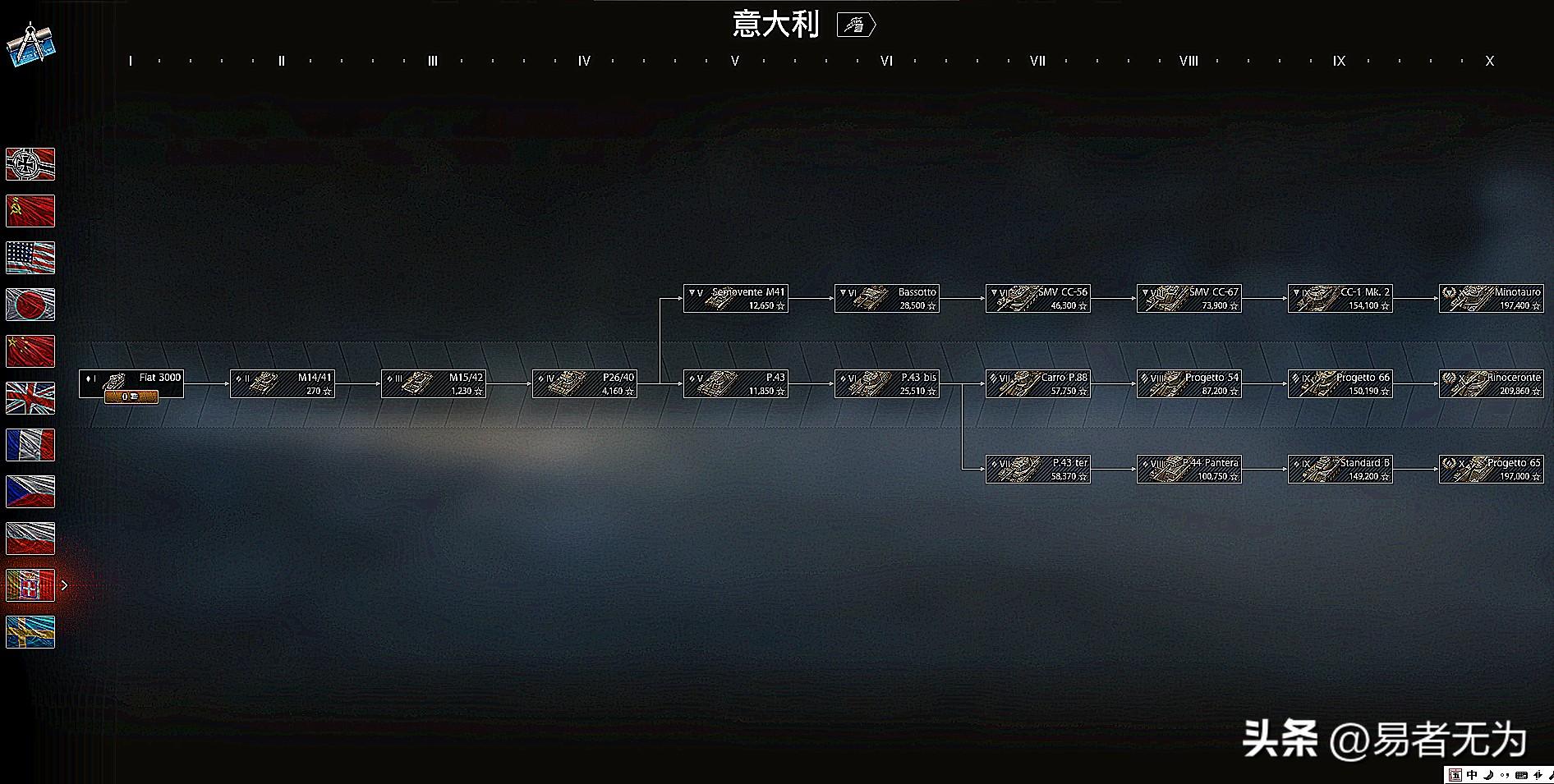Select the Semovente M41 tank destroyer
This screenshot has width=1554, height=784.
736,298
